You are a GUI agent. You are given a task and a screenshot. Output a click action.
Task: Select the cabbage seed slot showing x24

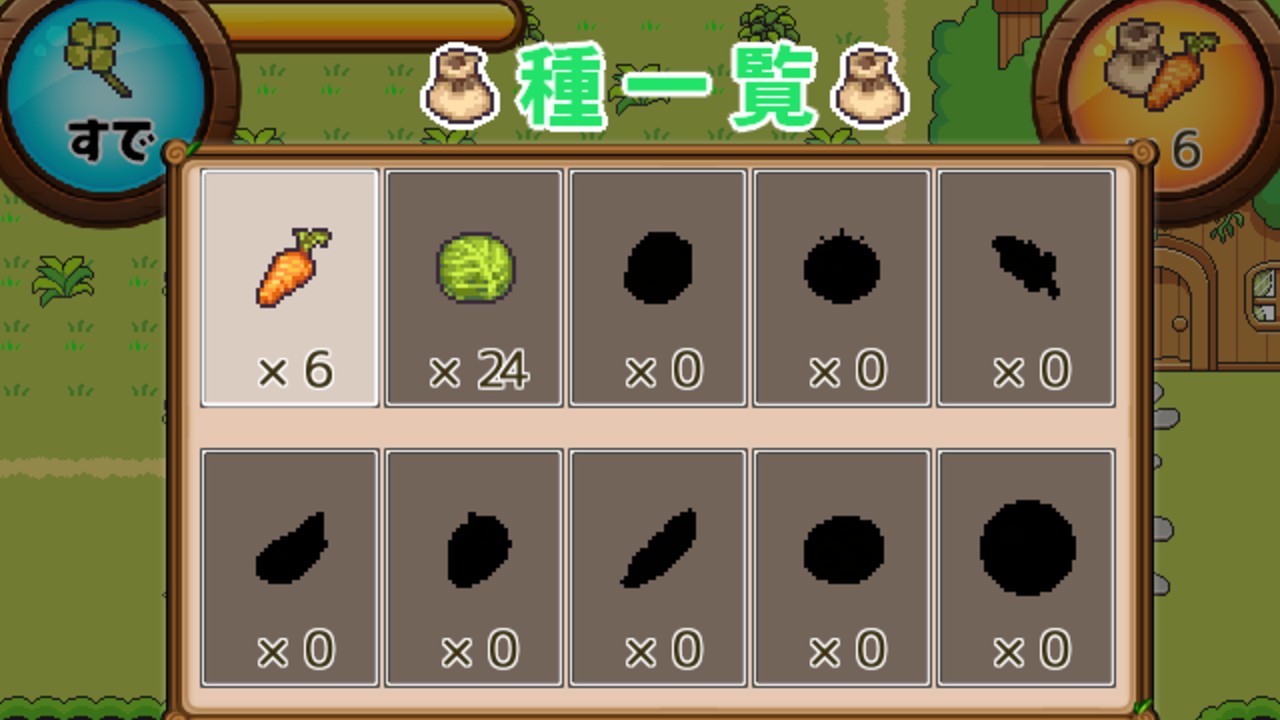473,288
